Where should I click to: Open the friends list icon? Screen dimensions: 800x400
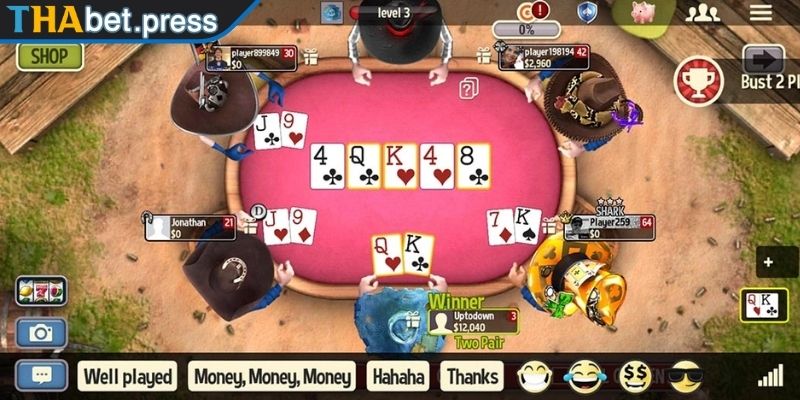point(703,13)
